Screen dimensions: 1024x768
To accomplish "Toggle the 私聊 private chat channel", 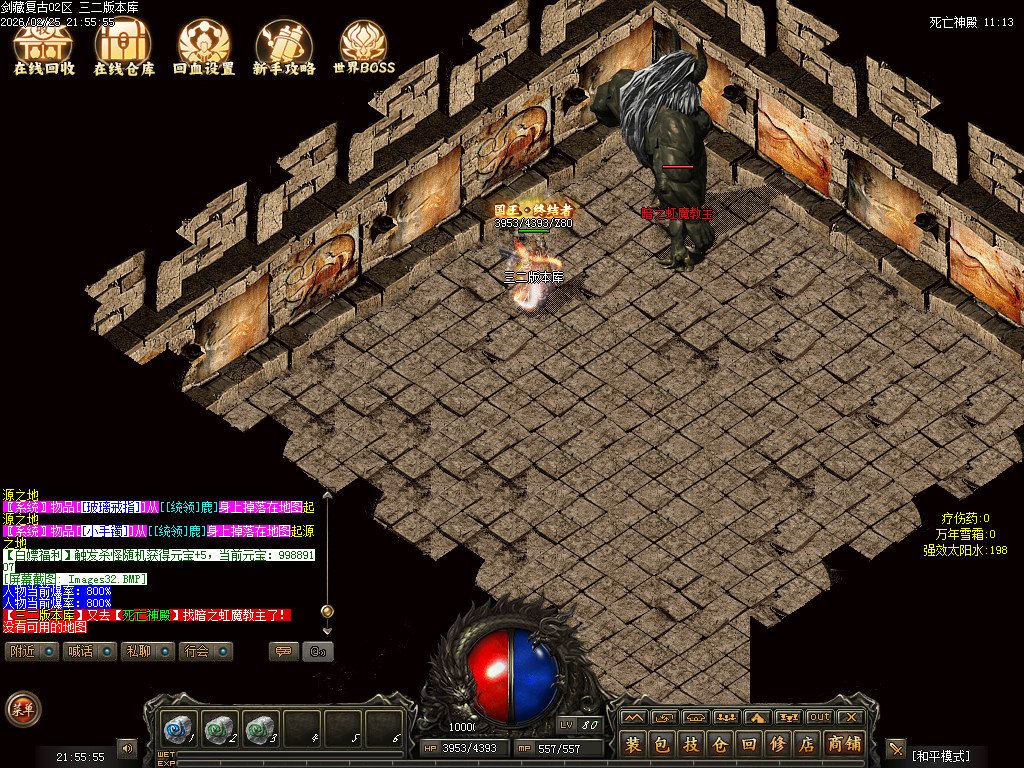I will (x=147, y=651).
